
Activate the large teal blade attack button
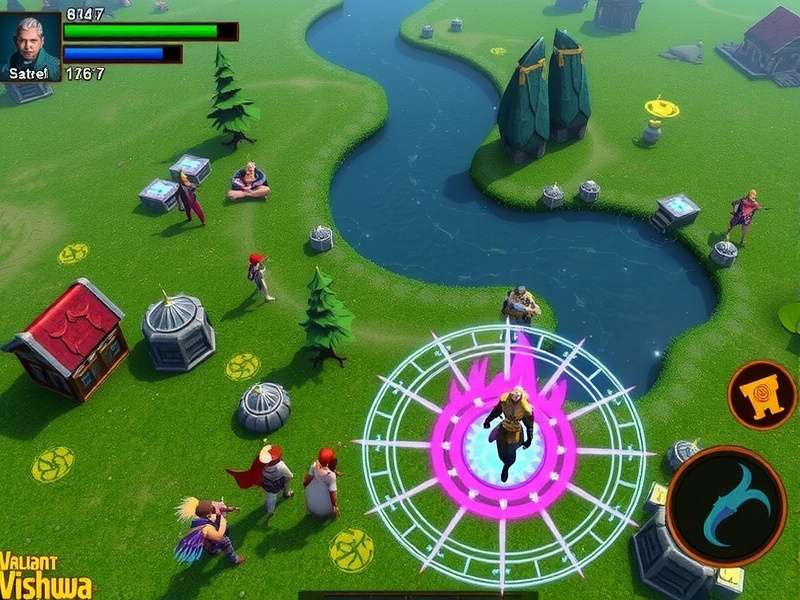(x=725, y=506)
